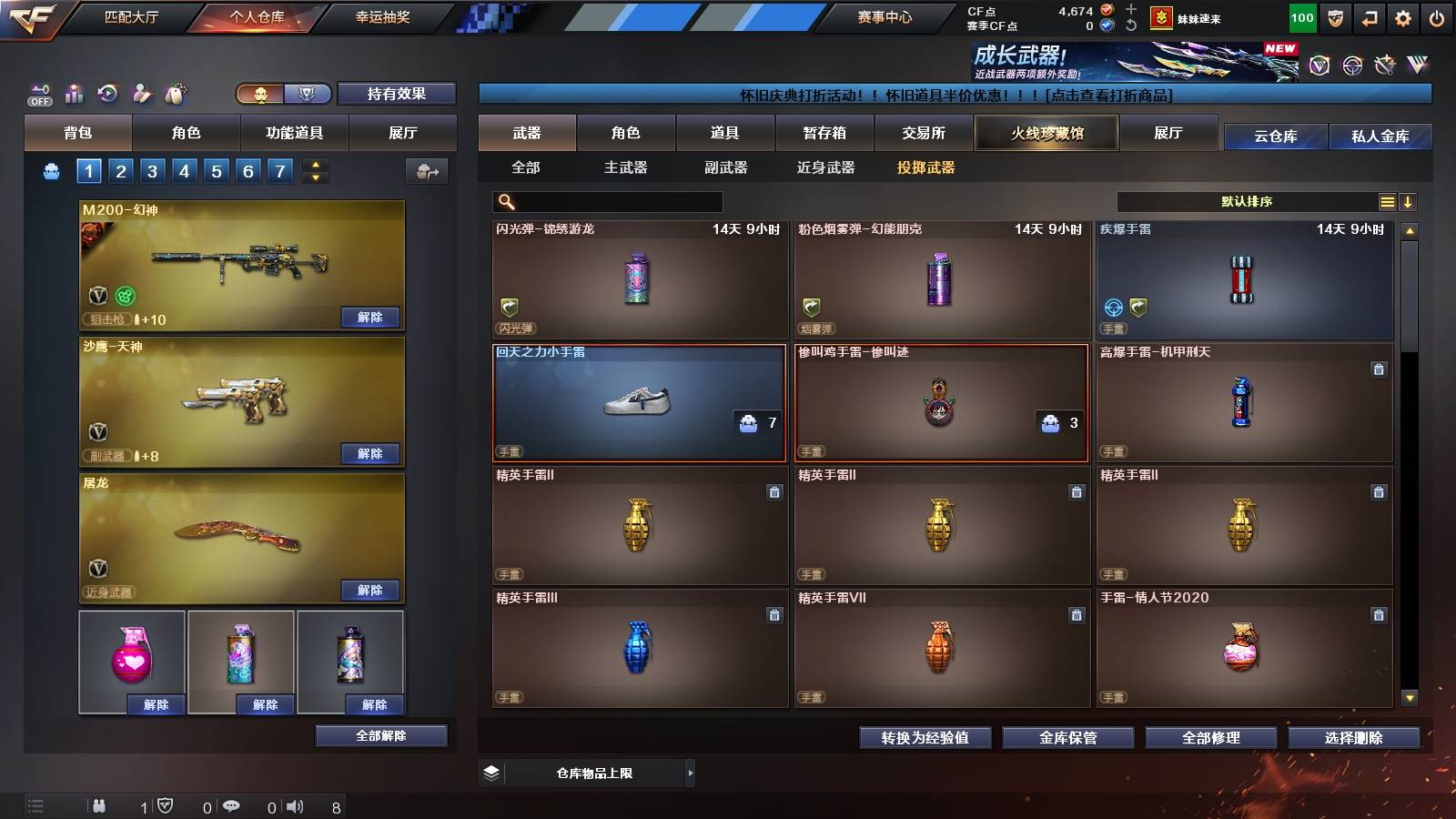The width and height of the screenshot is (1456, 819).
Task: Click the 全部解除 button
Action: point(380,735)
